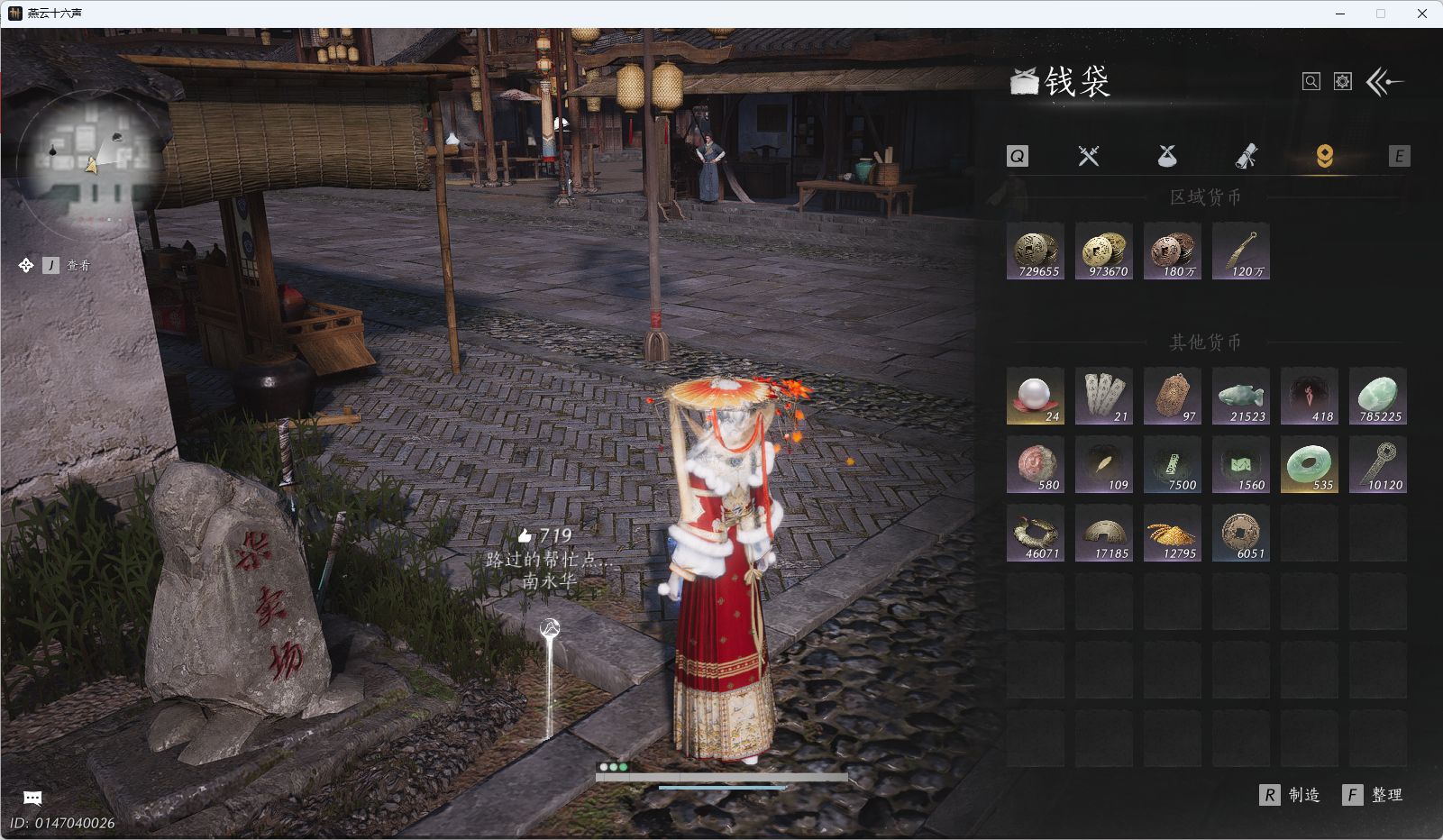Select the pale green jade stone slot

pyautogui.click(x=1378, y=397)
